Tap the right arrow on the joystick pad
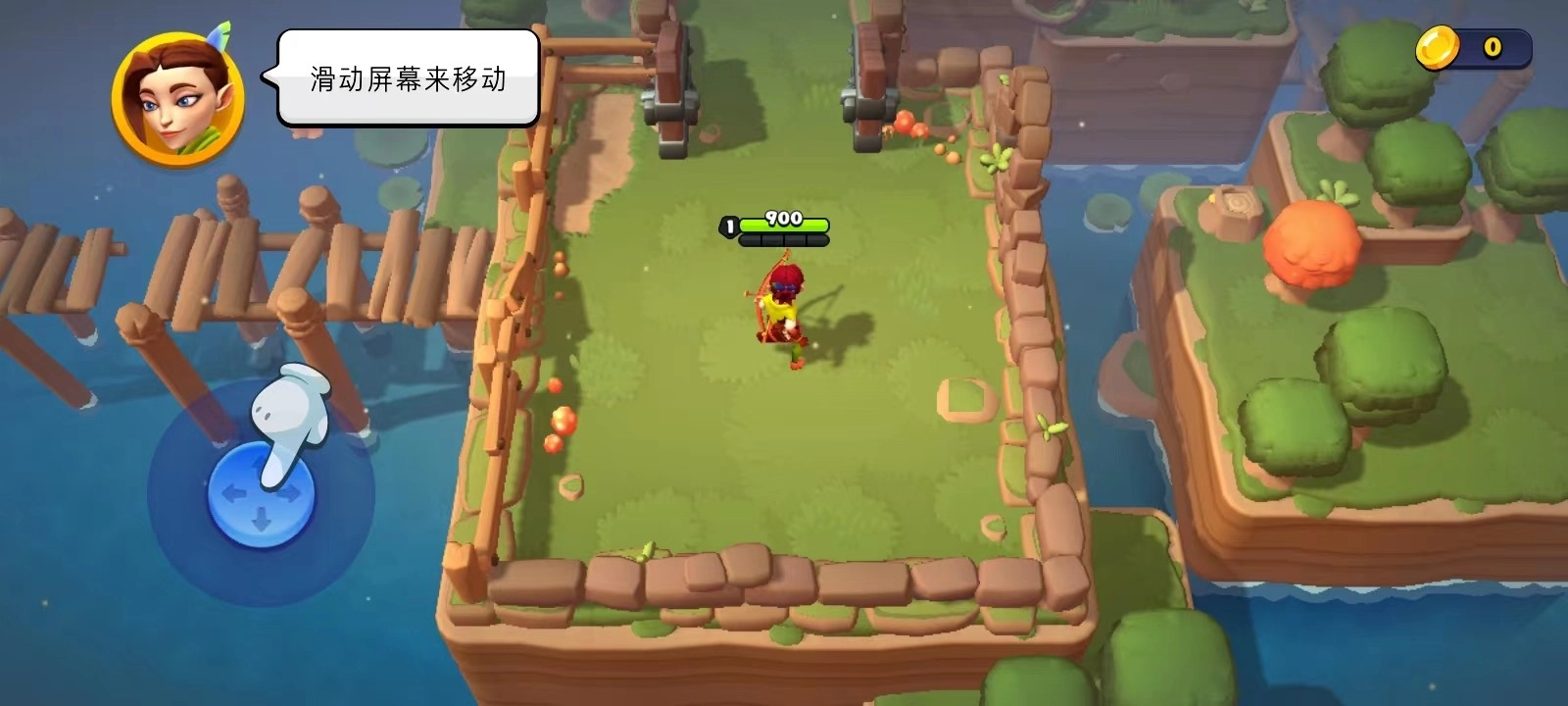This screenshot has height=706, width=1568. (292, 497)
